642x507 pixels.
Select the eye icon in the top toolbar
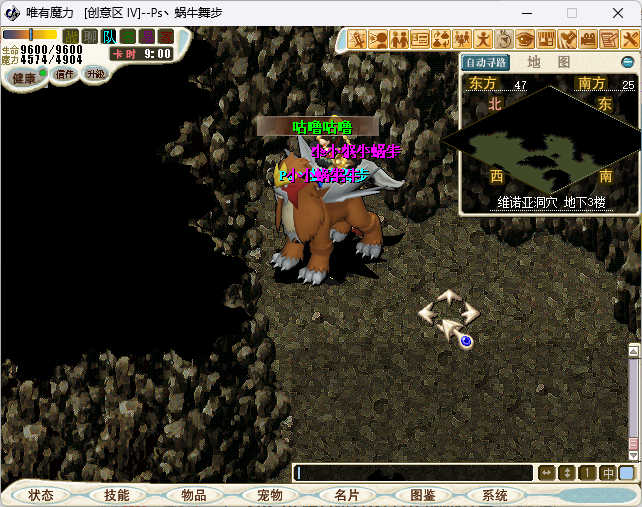click(x=525, y=40)
